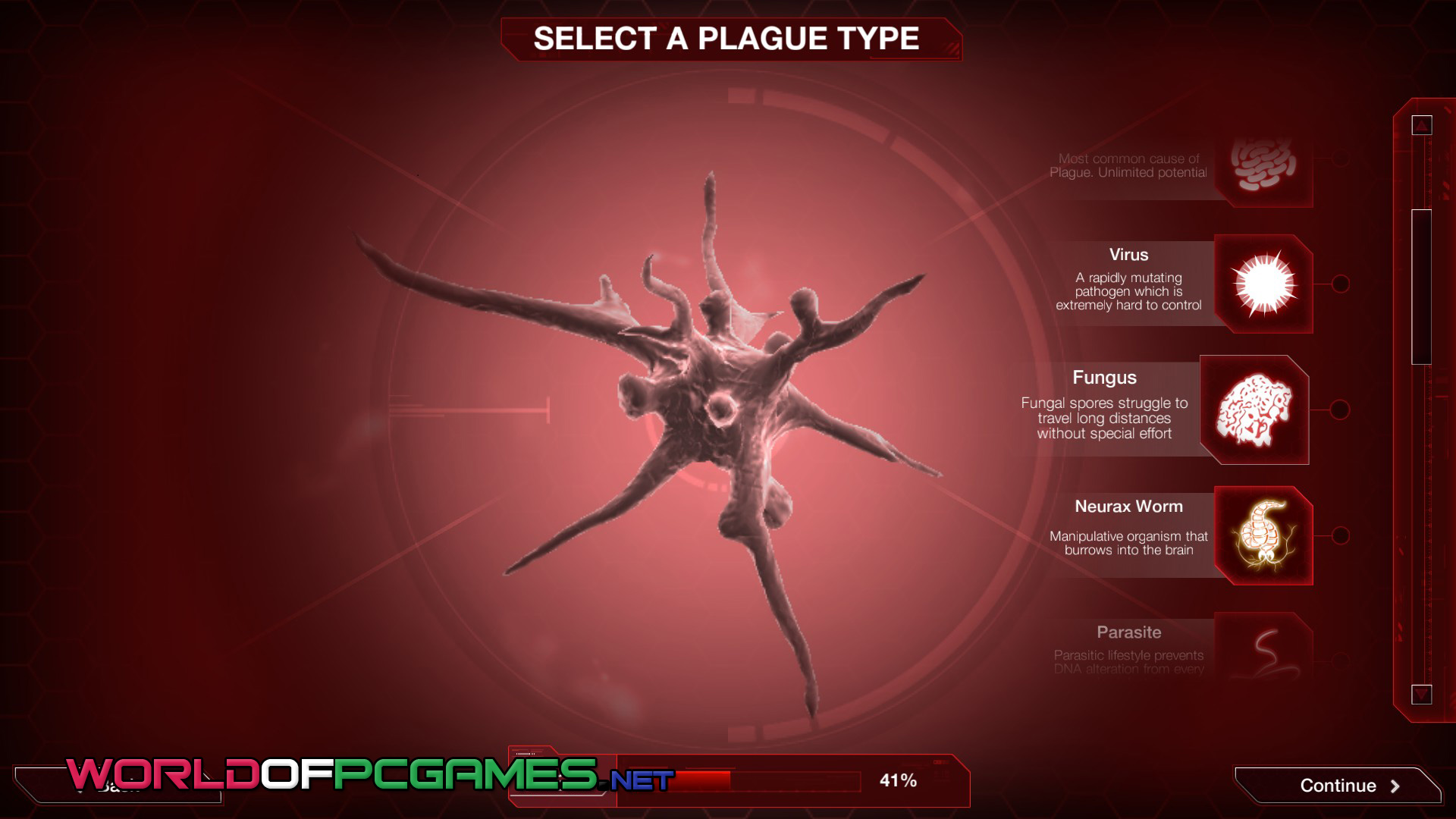
Task: Click the Continue button
Action: (x=1339, y=786)
